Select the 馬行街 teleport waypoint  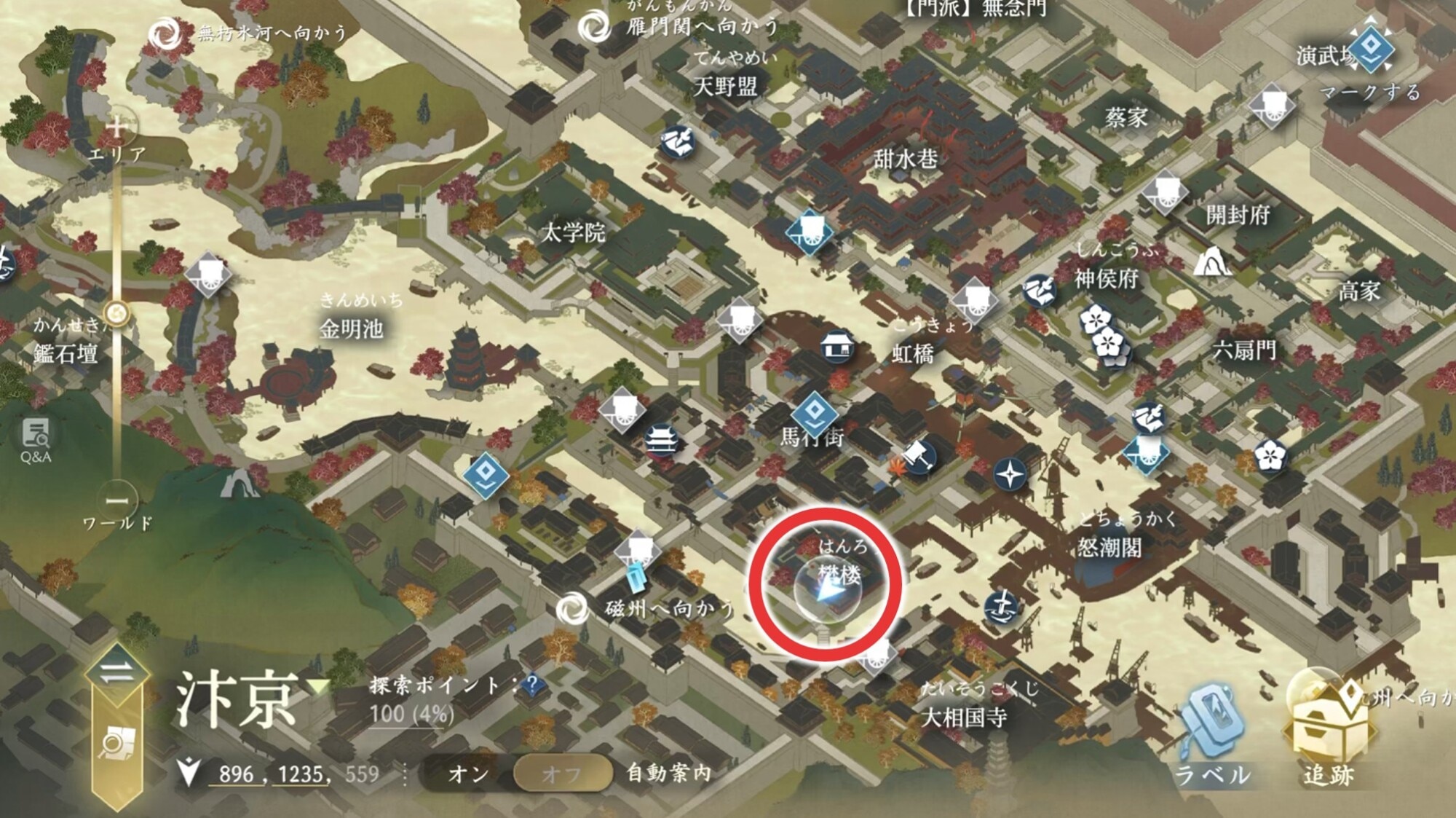[x=814, y=413]
